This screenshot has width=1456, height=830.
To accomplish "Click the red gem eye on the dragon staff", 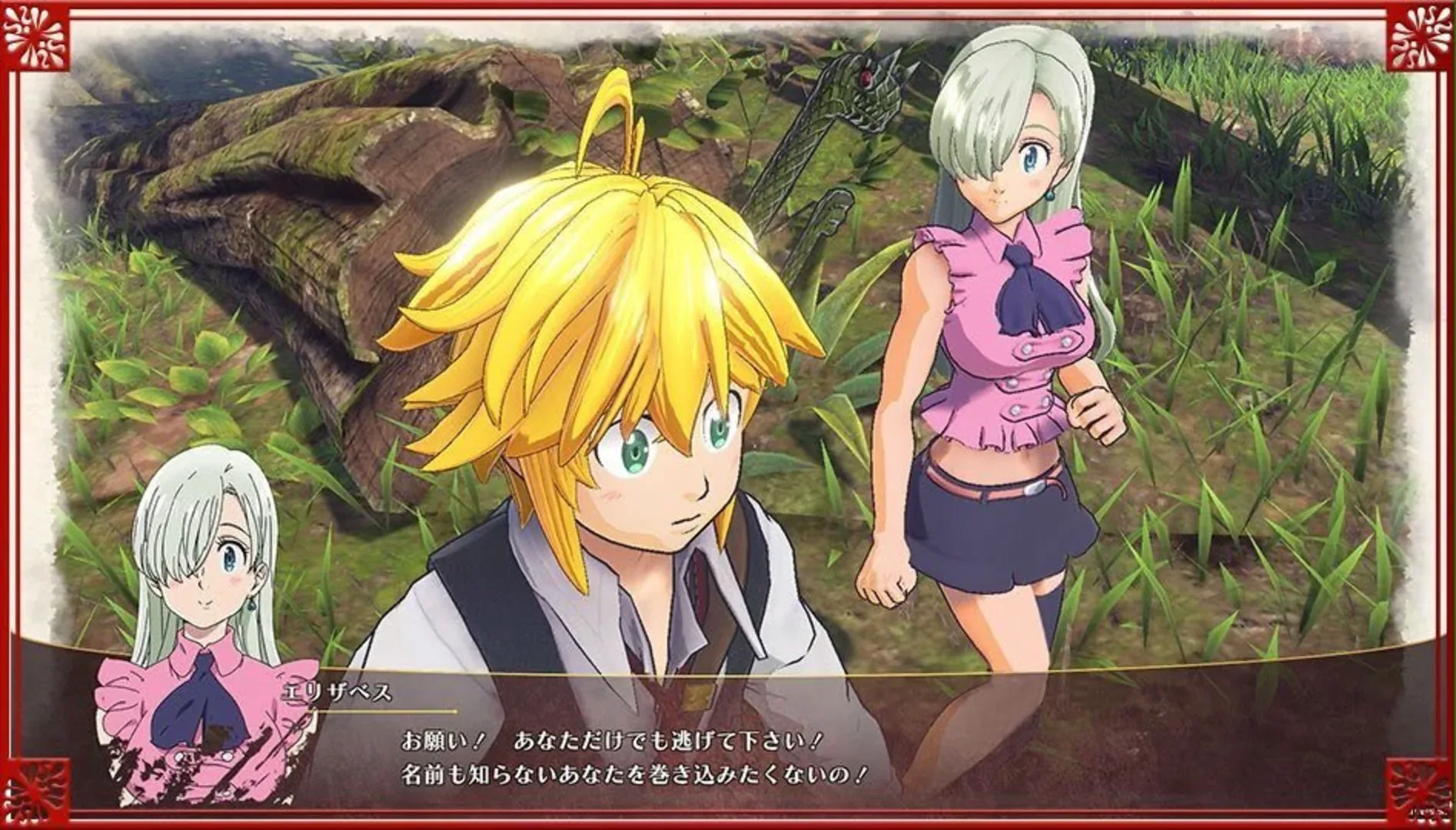I will tap(865, 78).
